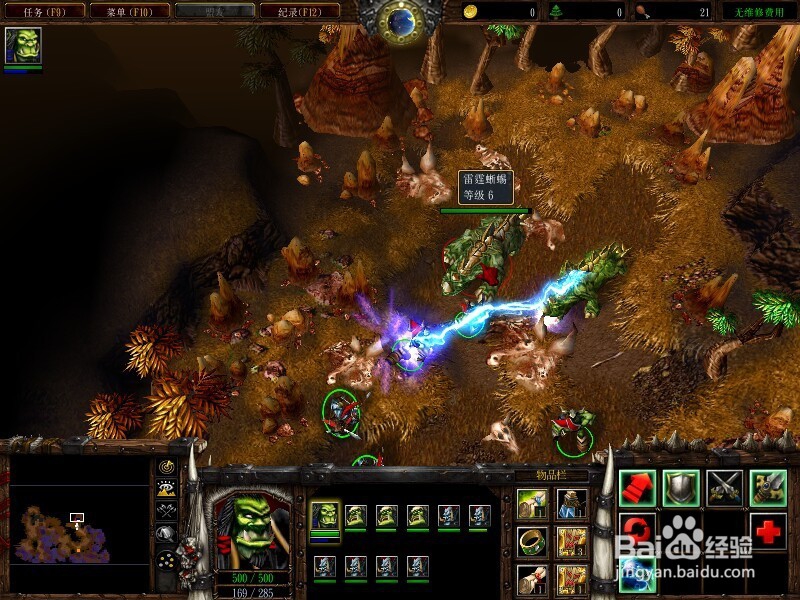This screenshot has height=600, width=800.
Task: Click the minimap signal ping button
Action: [x=167, y=467]
